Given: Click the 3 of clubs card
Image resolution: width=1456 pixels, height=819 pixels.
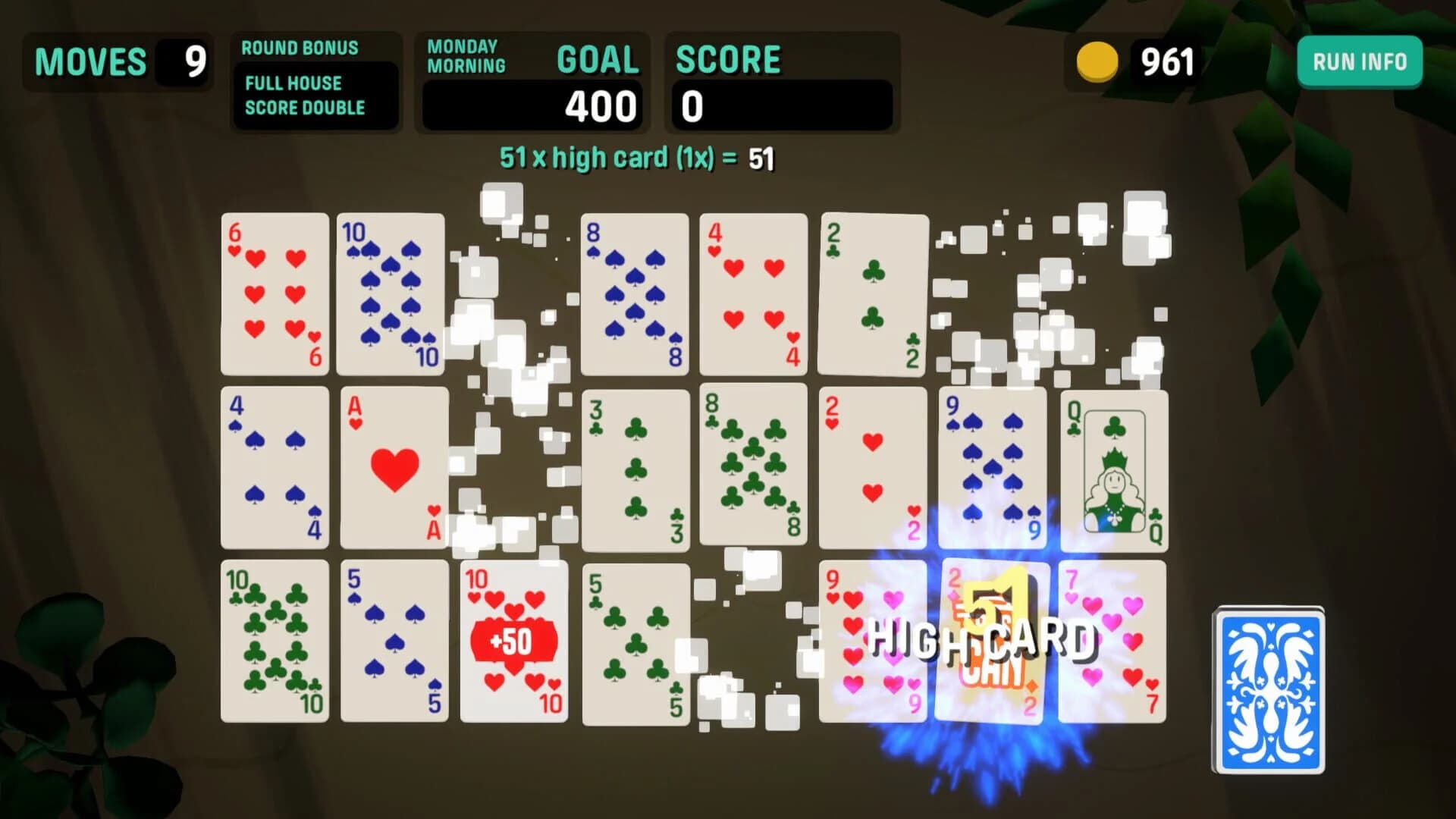Looking at the screenshot, I should point(634,466).
